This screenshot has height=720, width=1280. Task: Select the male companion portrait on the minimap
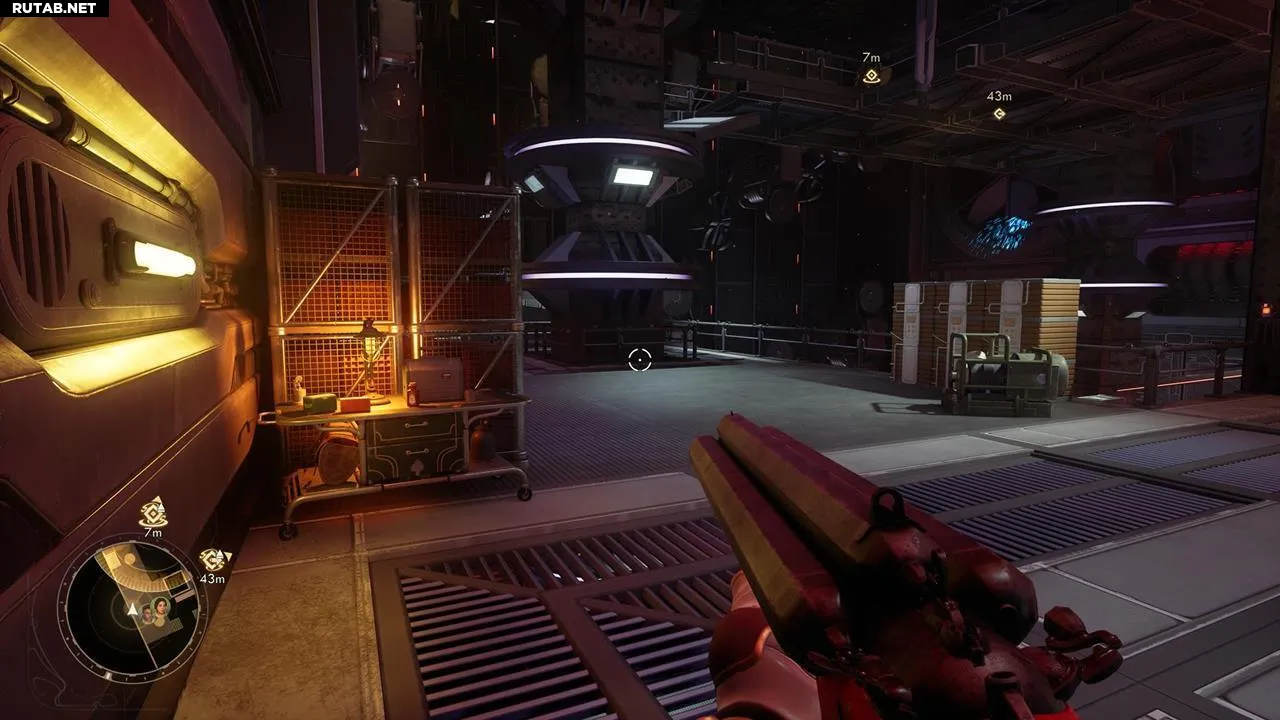click(147, 614)
